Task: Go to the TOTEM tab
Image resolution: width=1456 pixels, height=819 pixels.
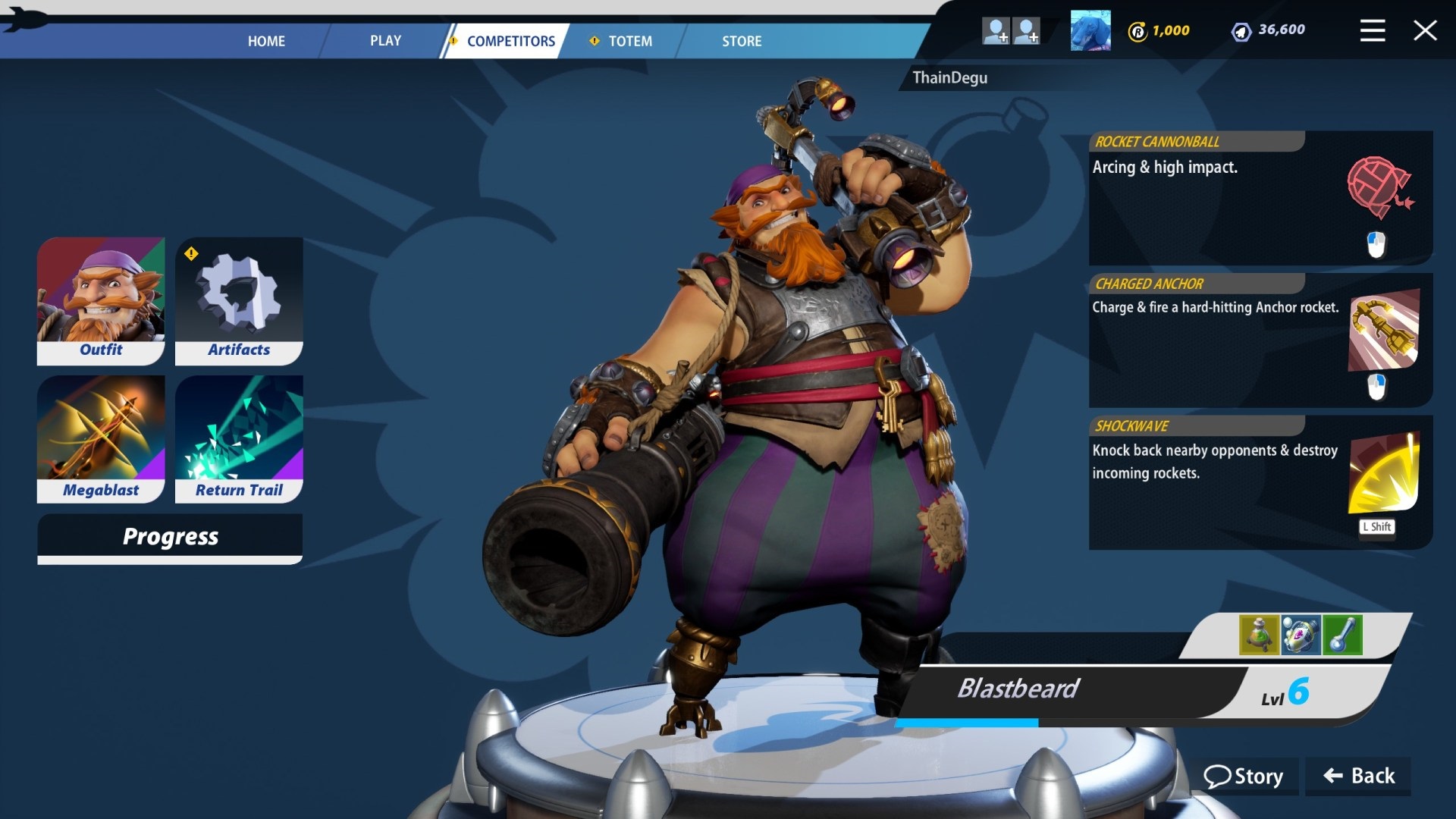Action: (x=629, y=41)
